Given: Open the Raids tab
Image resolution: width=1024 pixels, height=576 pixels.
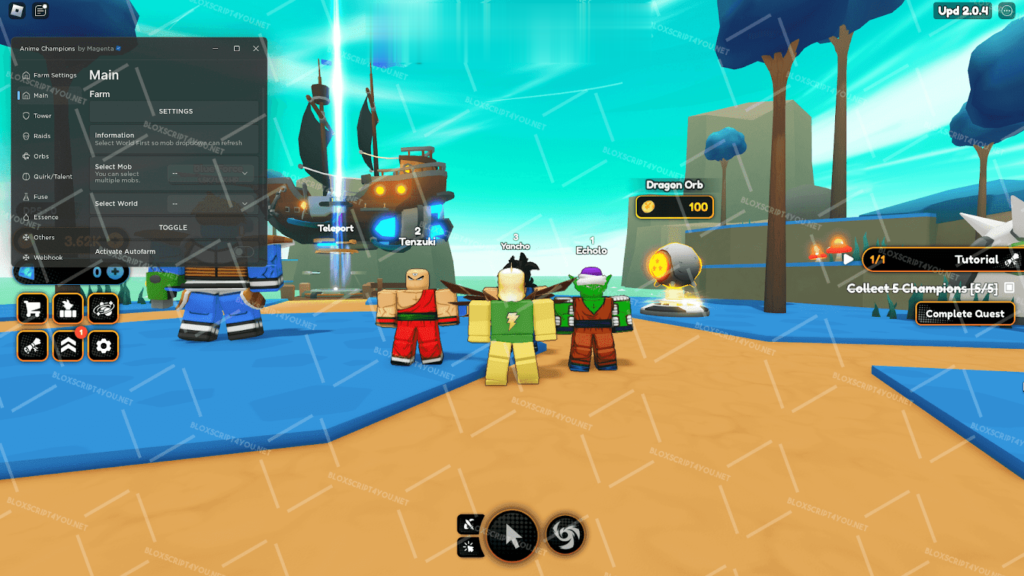Looking at the screenshot, I should tap(42, 136).
